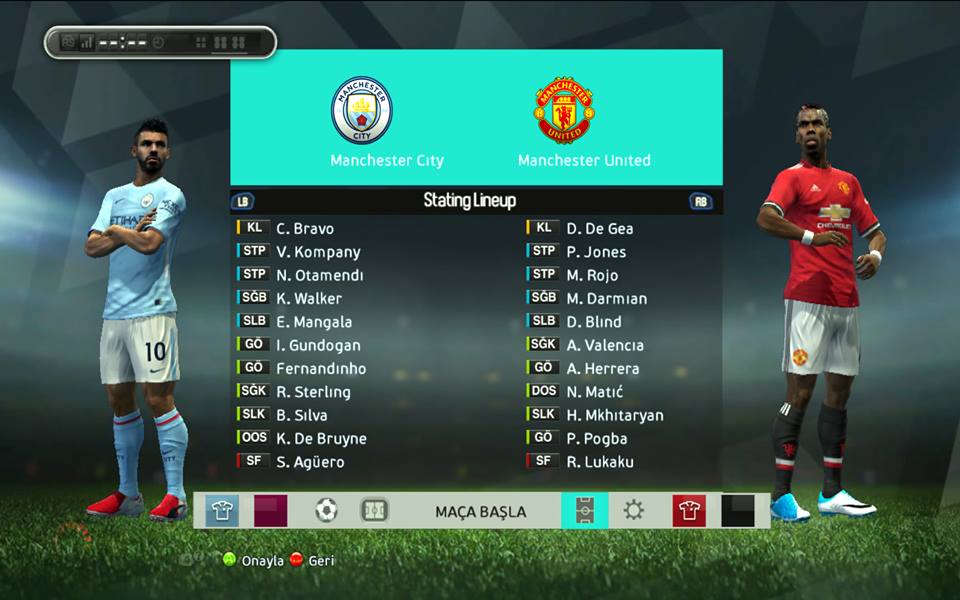Viewport: 960px width, 600px height.
Task: Choose the horizontal stadium pitch icon
Action: [374, 511]
